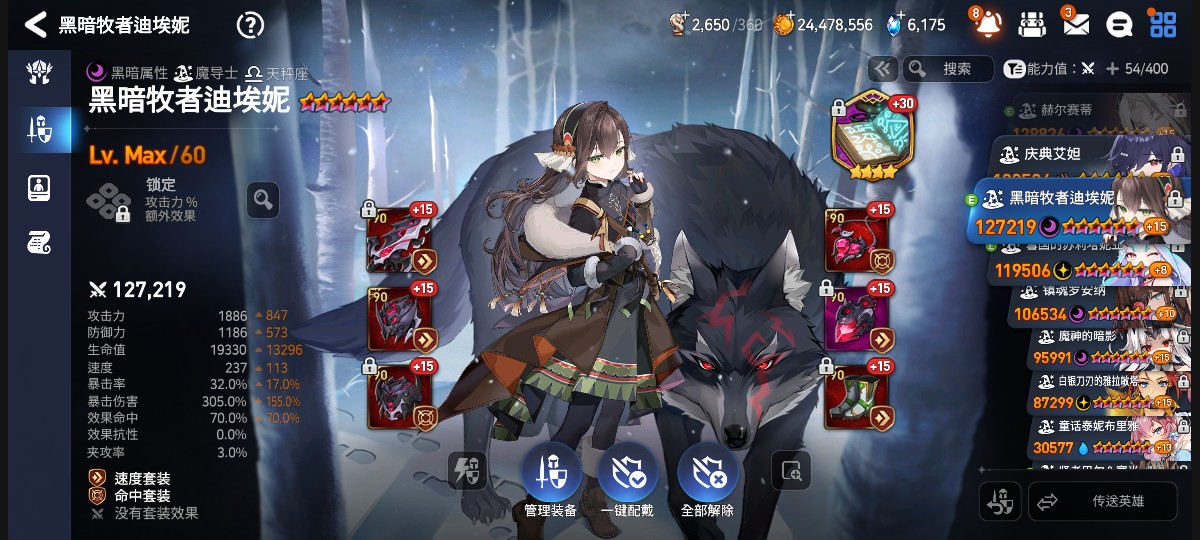1200x540 pixels.
Task: Open the blue grid main menu
Action: (1163, 24)
